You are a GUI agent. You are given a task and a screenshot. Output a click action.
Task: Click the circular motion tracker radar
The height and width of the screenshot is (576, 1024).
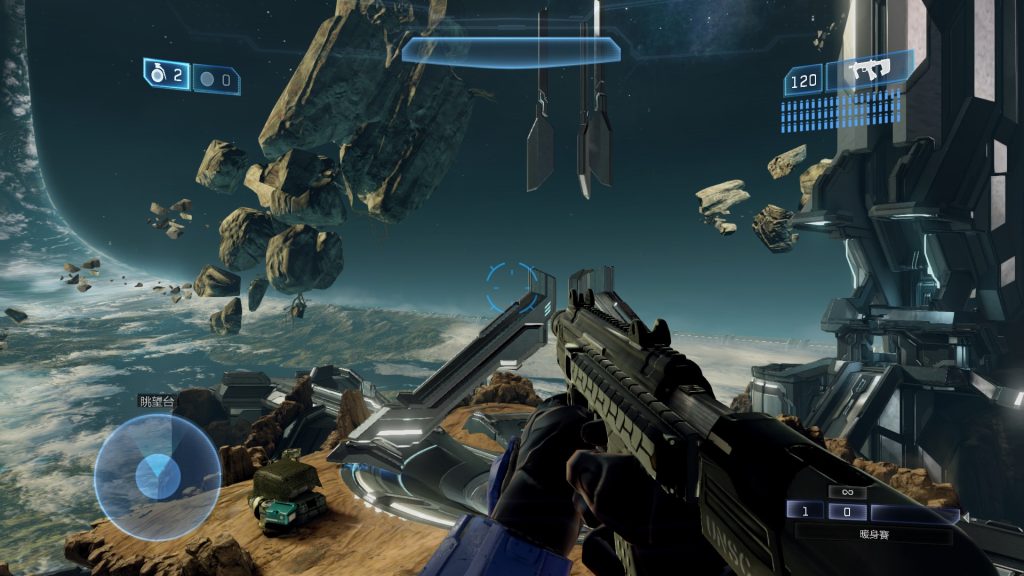157,477
